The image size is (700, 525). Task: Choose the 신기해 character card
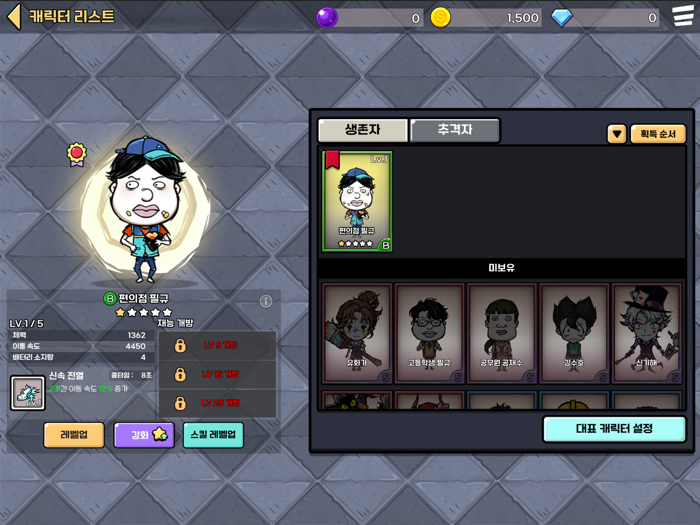coord(646,333)
